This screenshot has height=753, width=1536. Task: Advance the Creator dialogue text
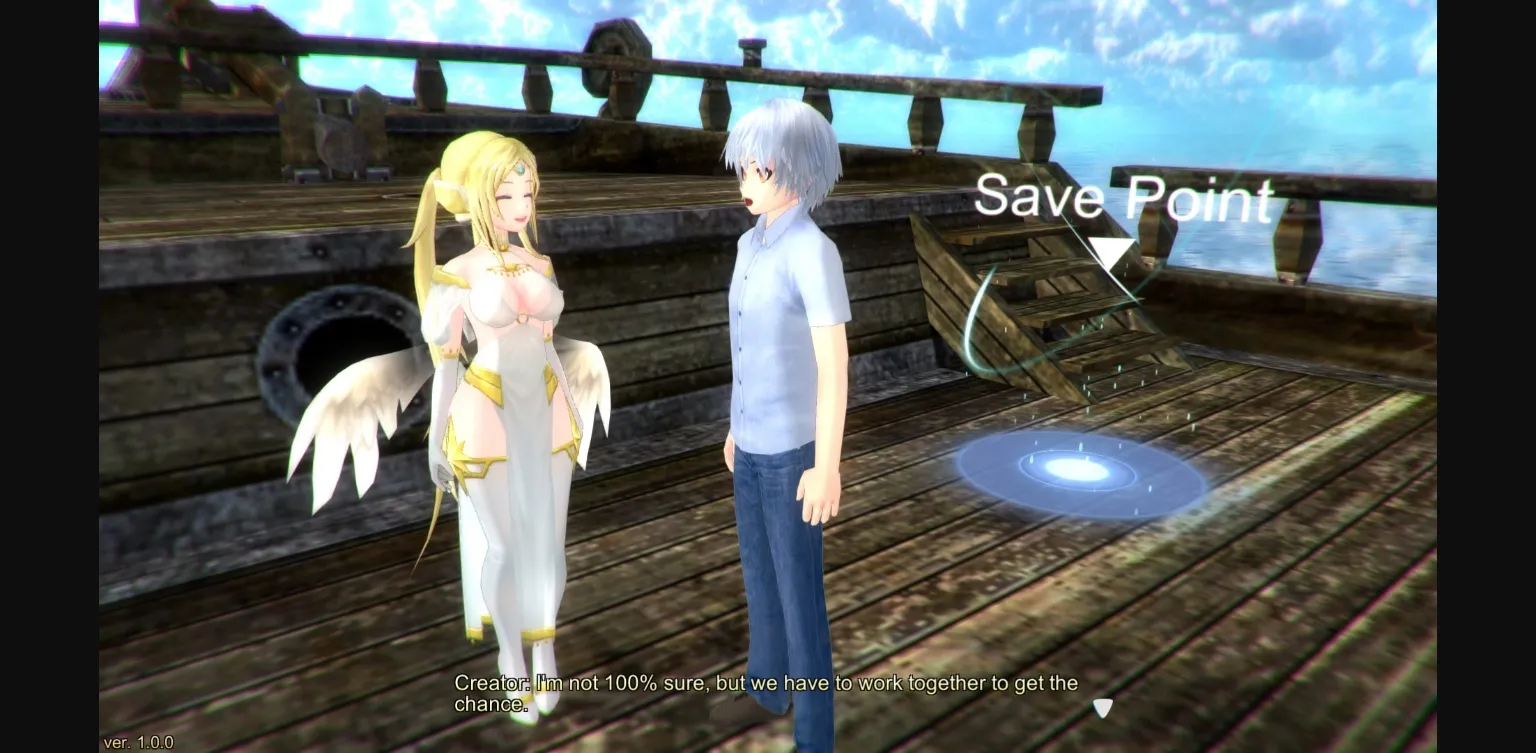click(x=760, y=692)
